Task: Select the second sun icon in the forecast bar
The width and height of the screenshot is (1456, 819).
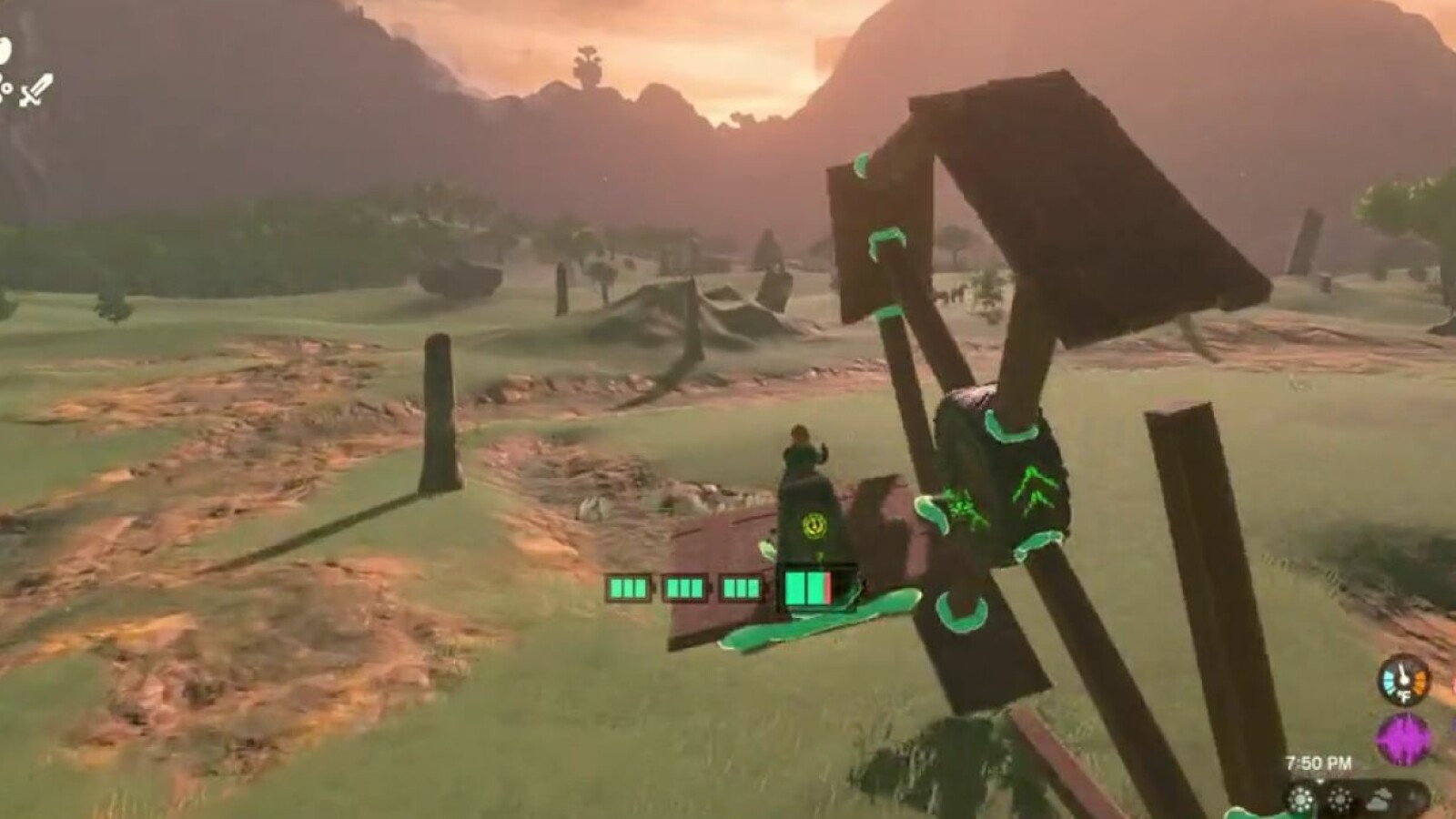Action: [x=1340, y=799]
